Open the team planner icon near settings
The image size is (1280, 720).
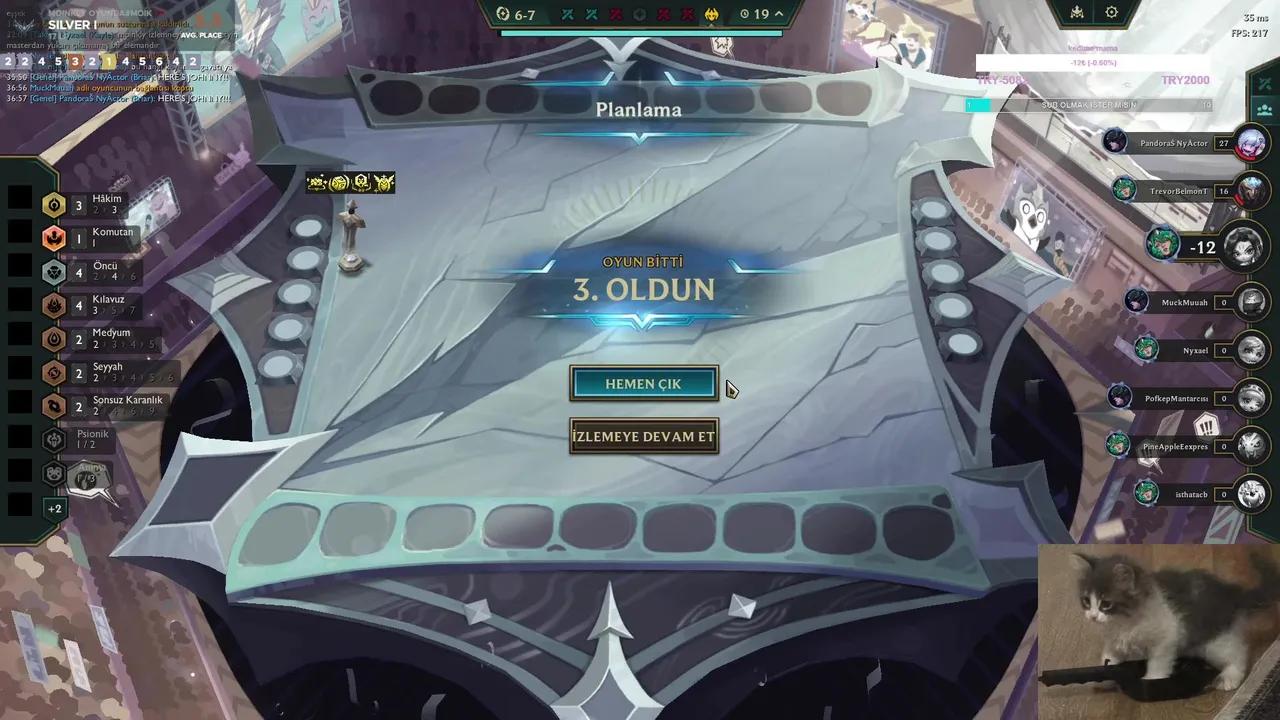[x=1075, y=13]
